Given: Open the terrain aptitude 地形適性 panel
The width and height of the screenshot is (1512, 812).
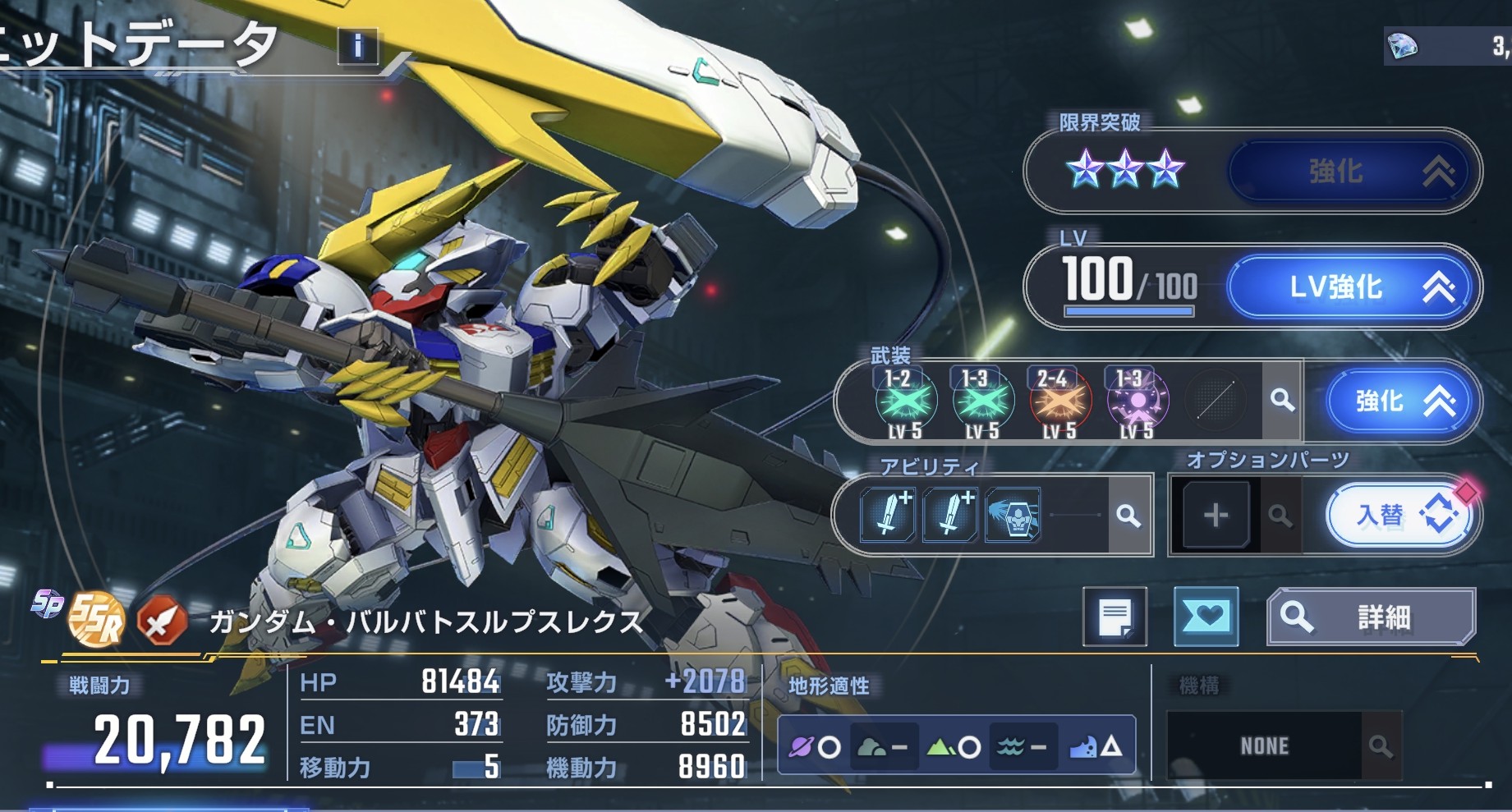Looking at the screenshot, I should pyautogui.click(x=956, y=745).
